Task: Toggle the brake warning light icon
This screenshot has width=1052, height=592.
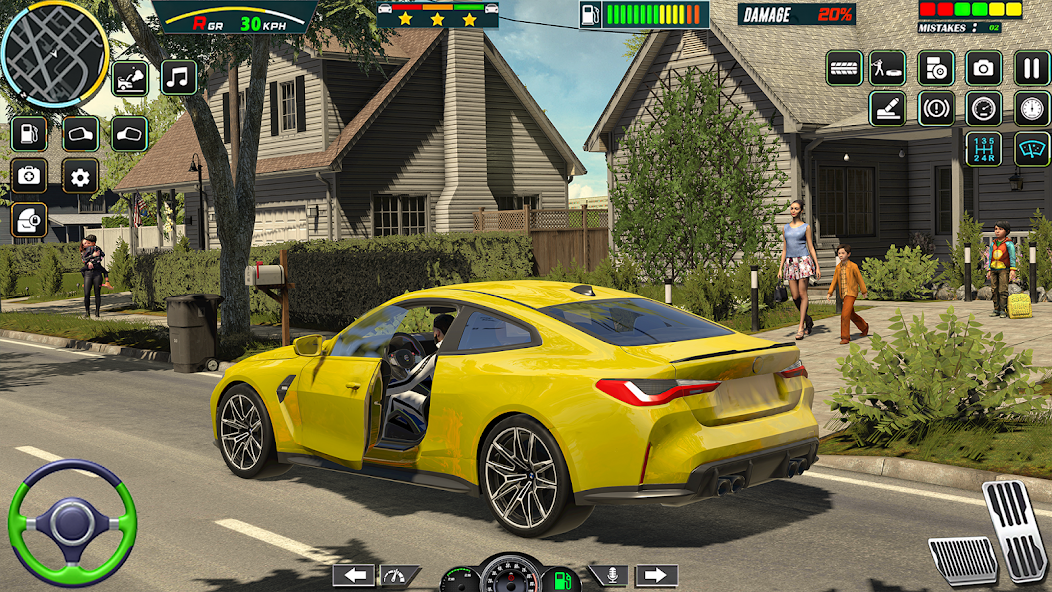Action: [936, 109]
